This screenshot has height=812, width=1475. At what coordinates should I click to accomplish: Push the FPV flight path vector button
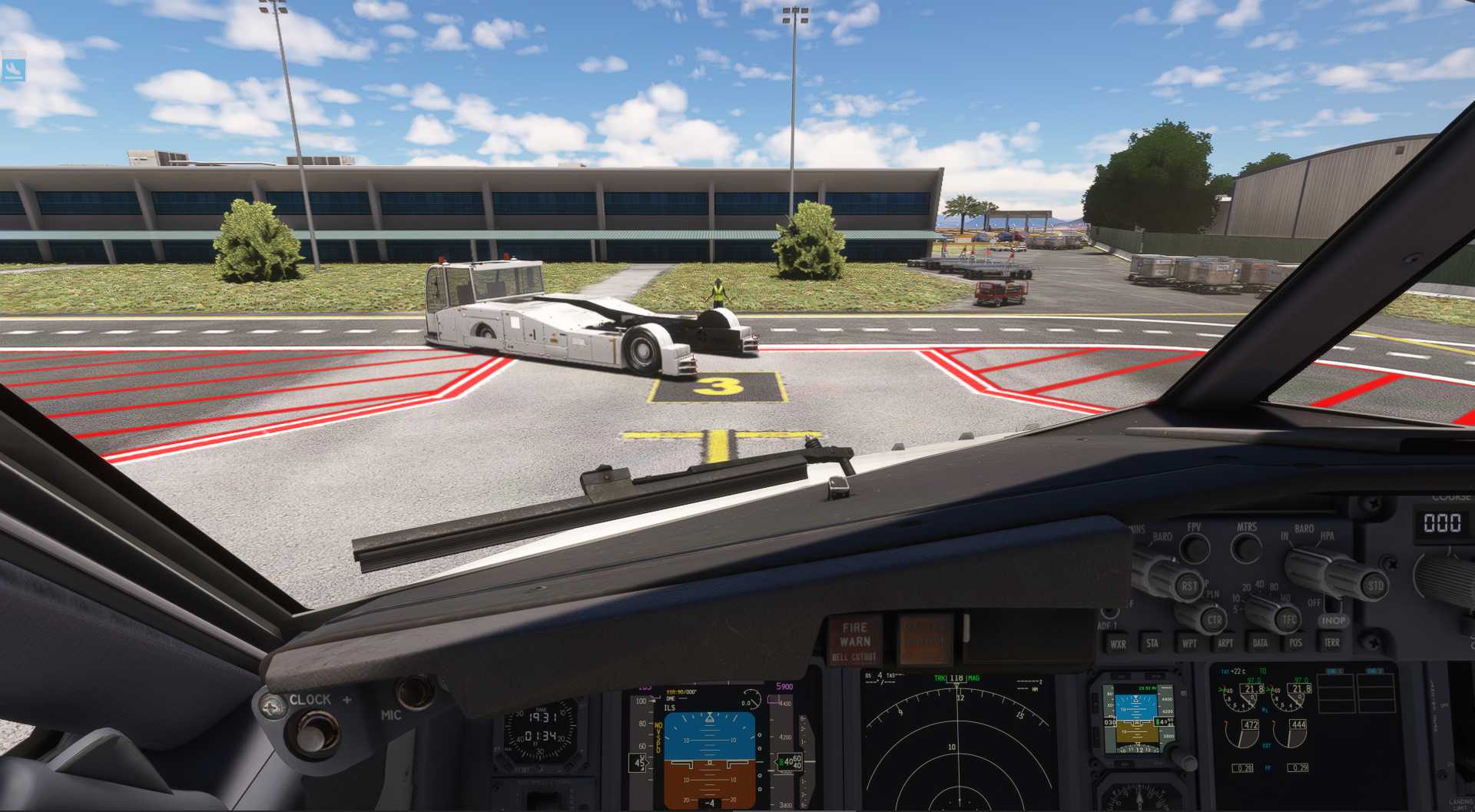click(x=1194, y=547)
